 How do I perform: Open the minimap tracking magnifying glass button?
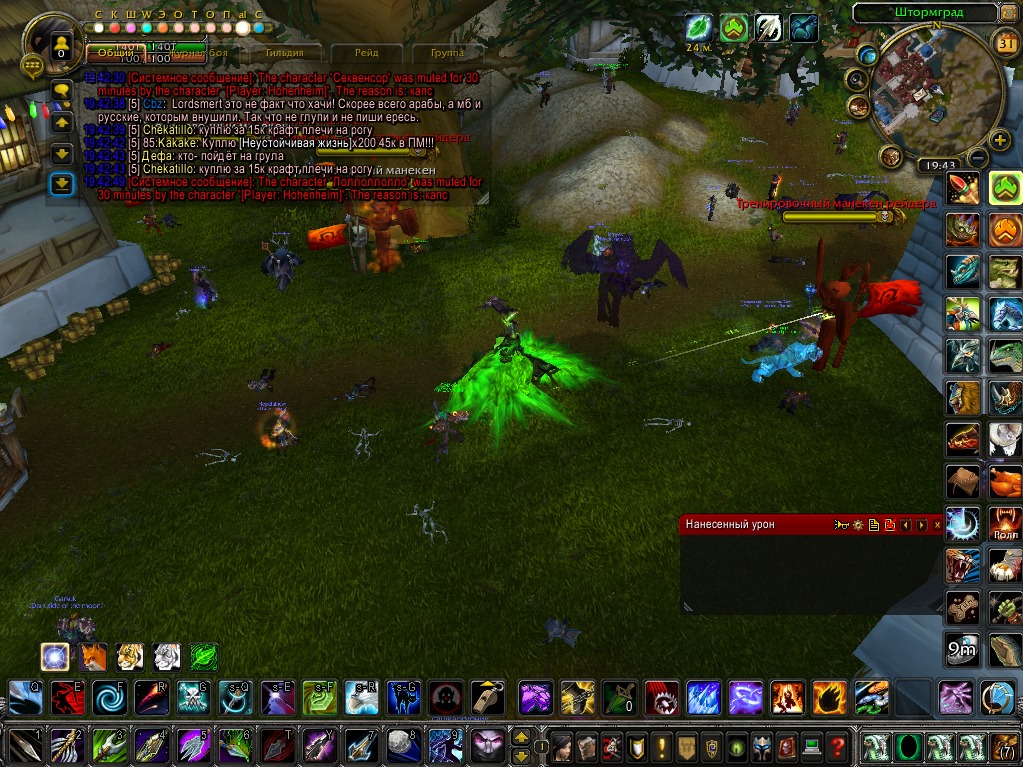(857, 79)
